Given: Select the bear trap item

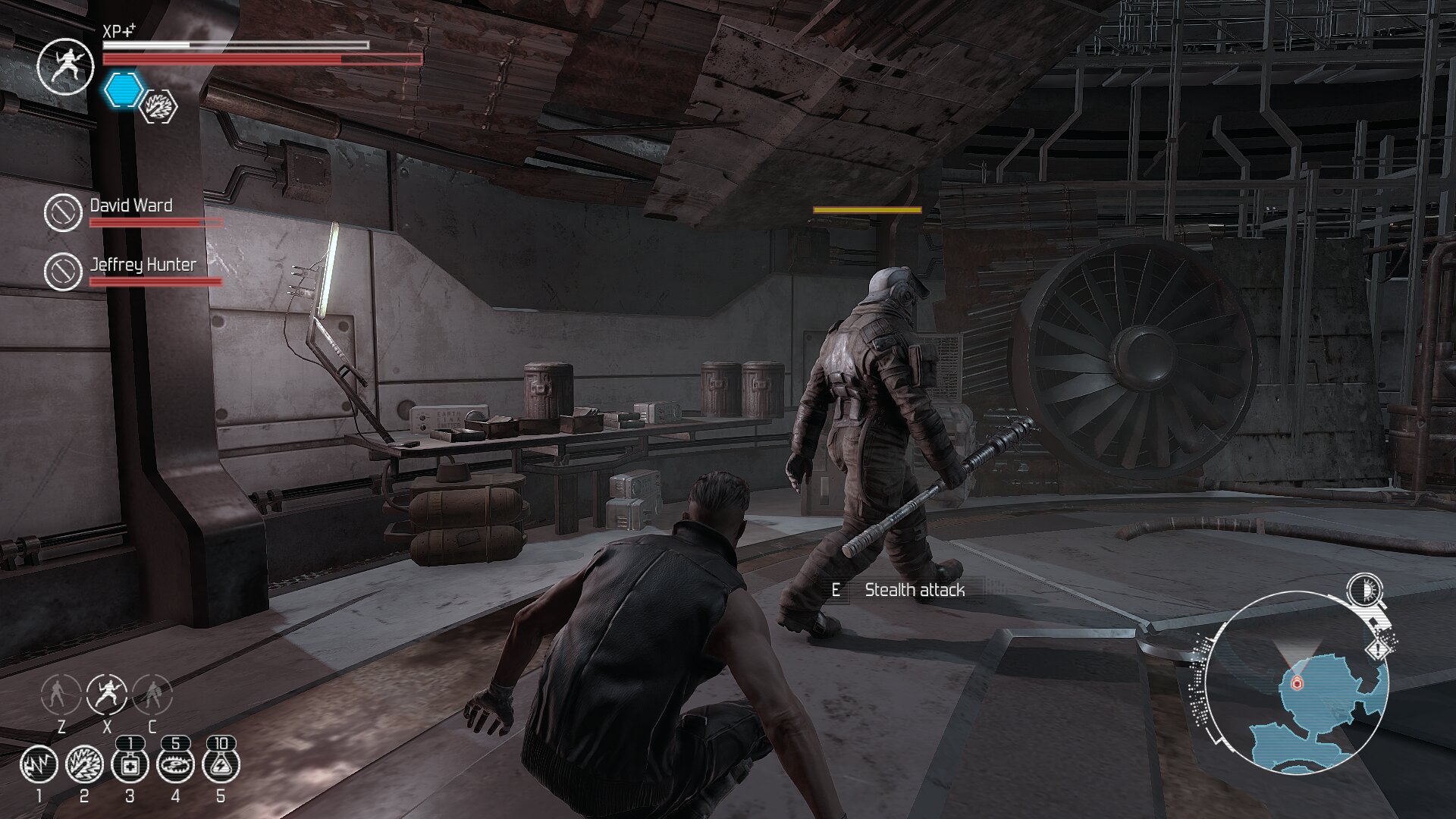Looking at the screenshot, I should [175, 764].
